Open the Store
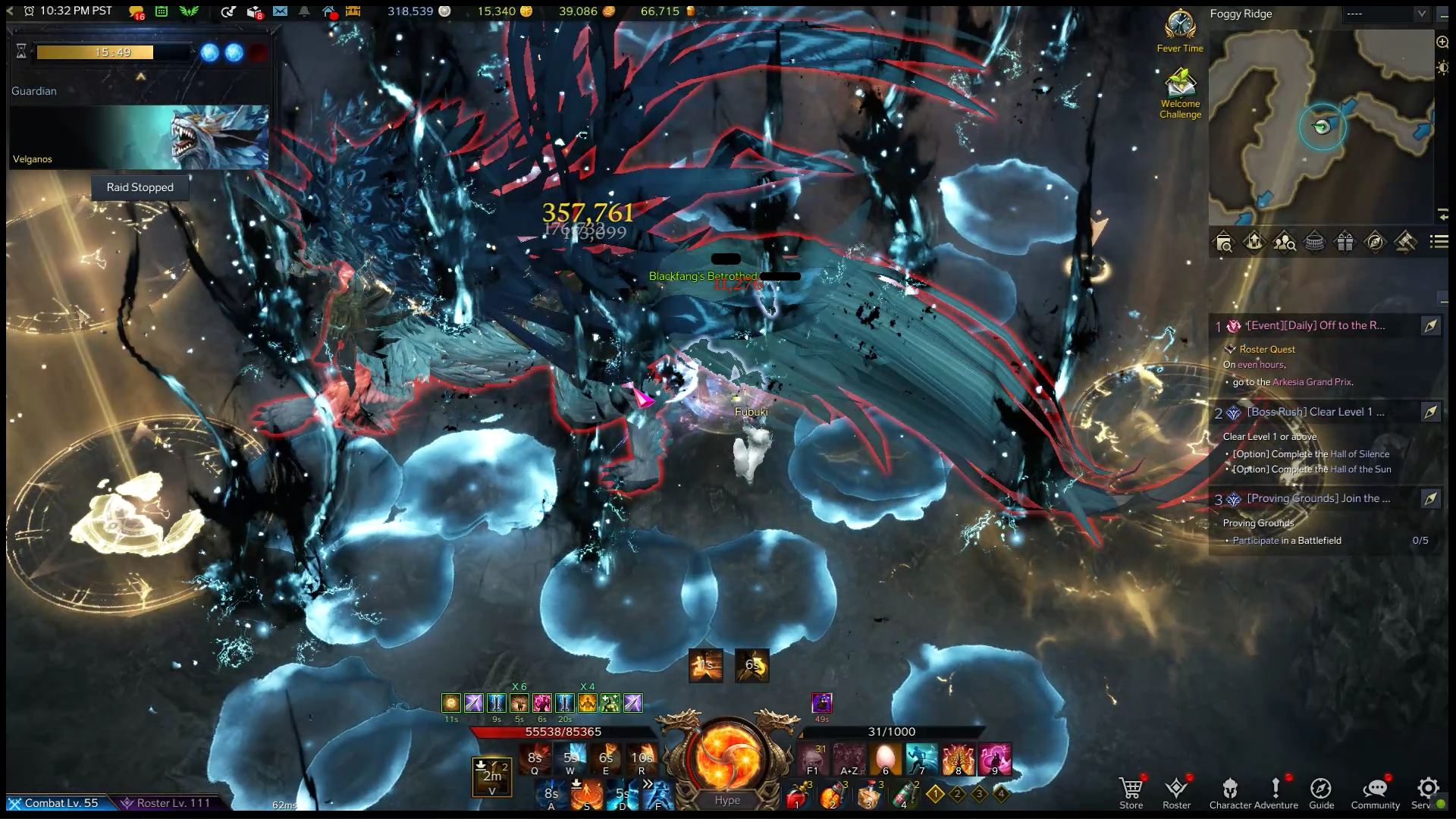 click(1131, 792)
